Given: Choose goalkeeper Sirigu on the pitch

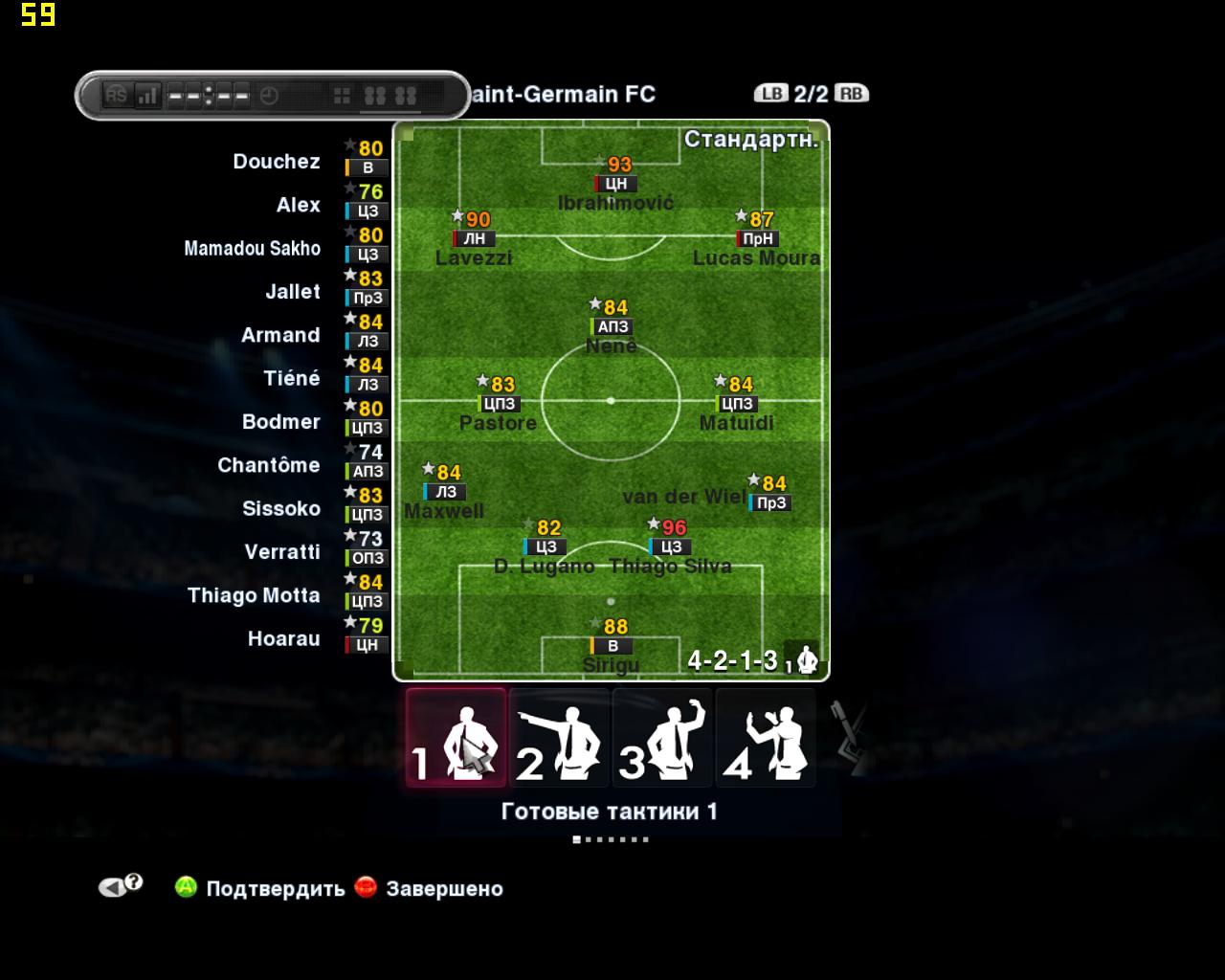Looking at the screenshot, I should 612,646.
